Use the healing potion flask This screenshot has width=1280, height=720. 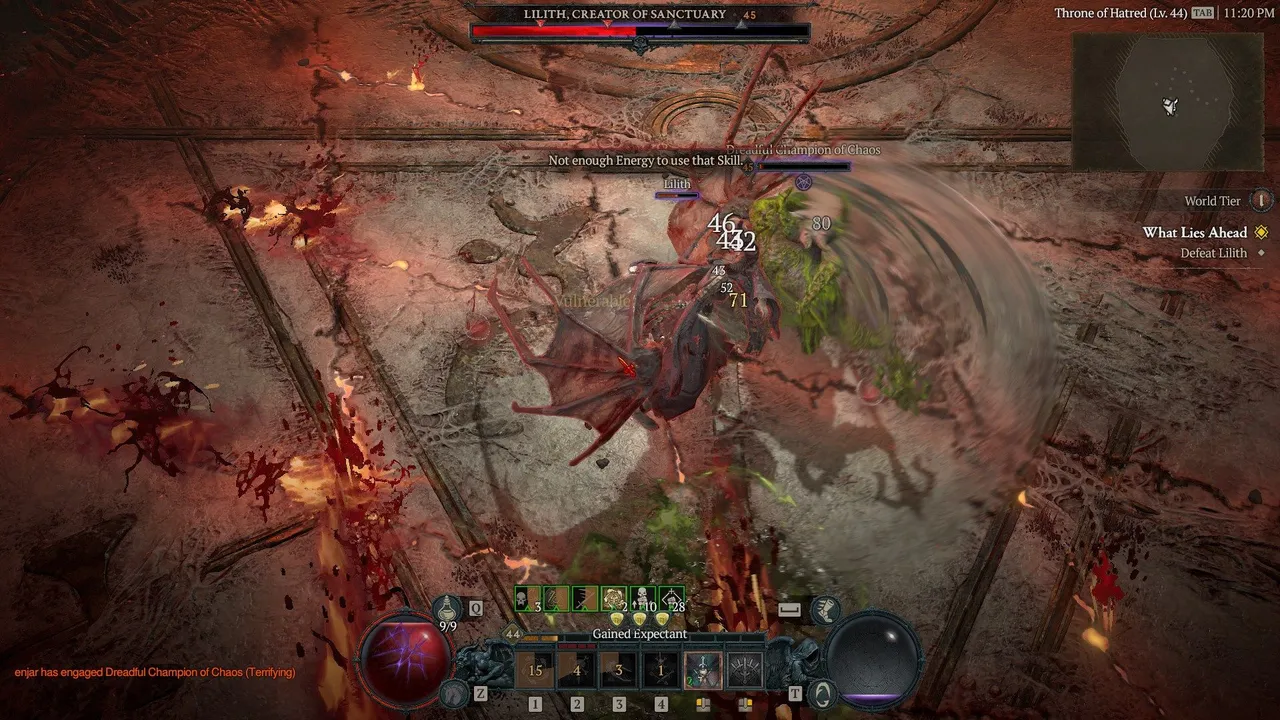point(447,606)
